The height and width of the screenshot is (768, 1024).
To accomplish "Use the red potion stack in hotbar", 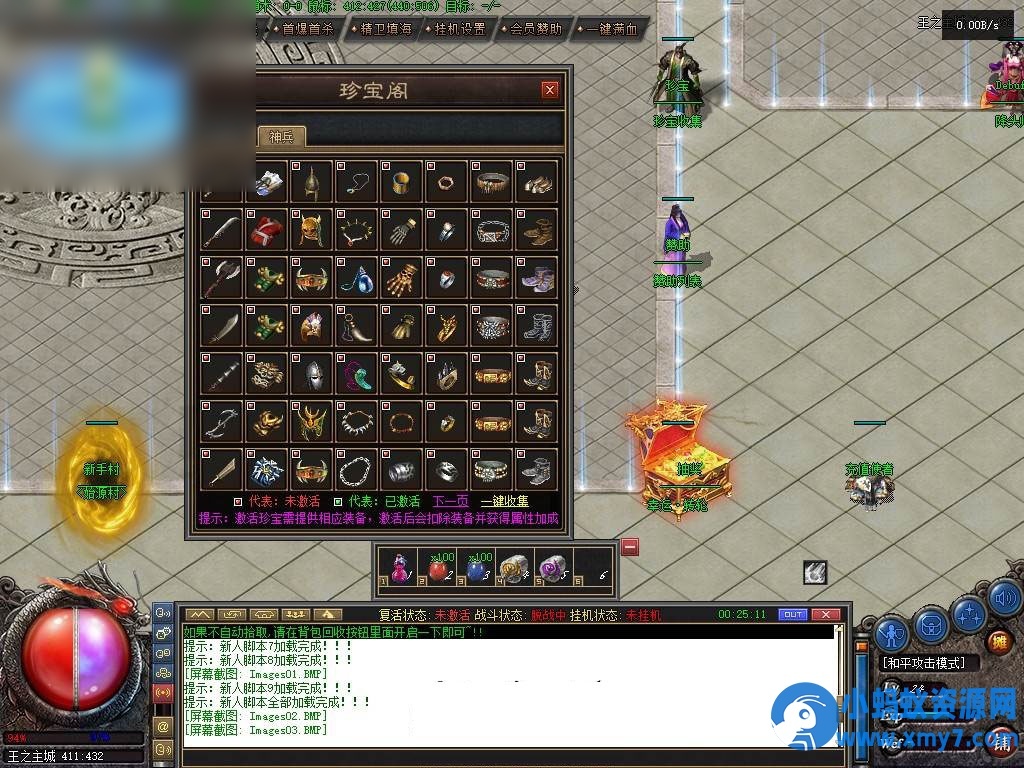I will (x=437, y=568).
